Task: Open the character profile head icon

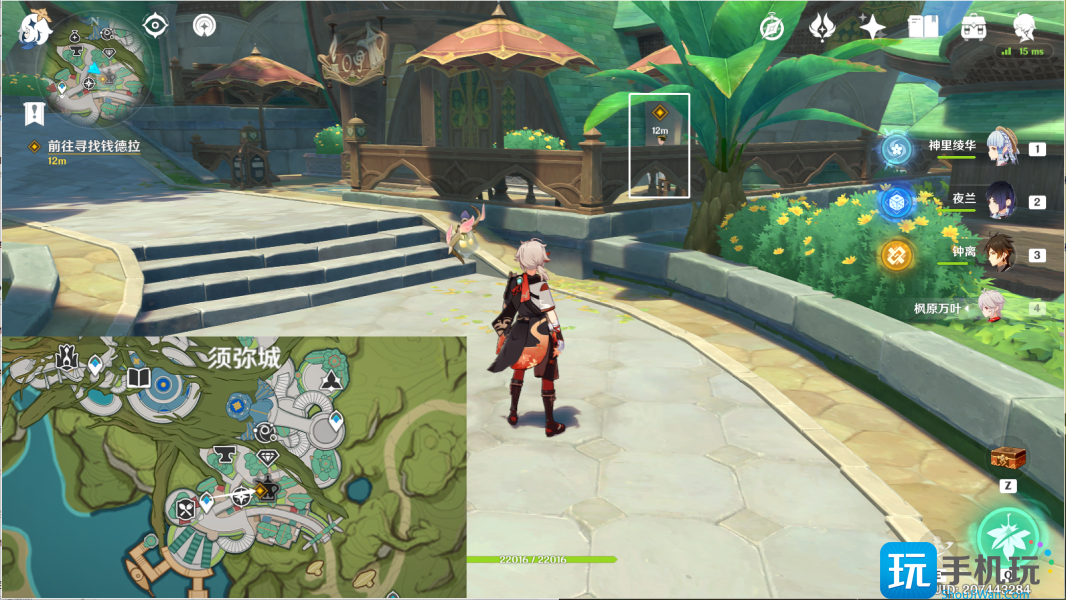Action: point(1023,27)
